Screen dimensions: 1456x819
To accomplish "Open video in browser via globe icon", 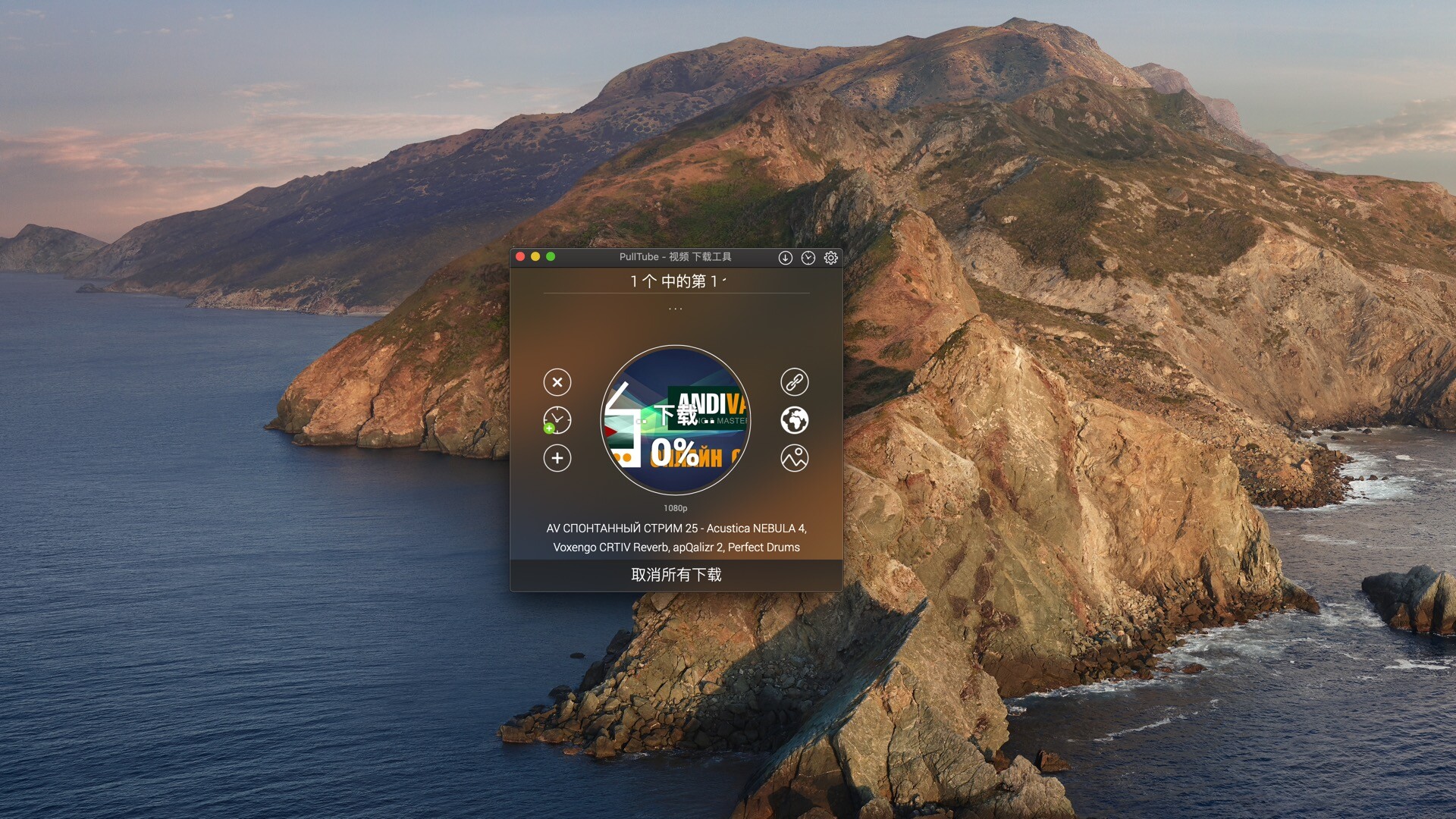I will click(x=795, y=421).
